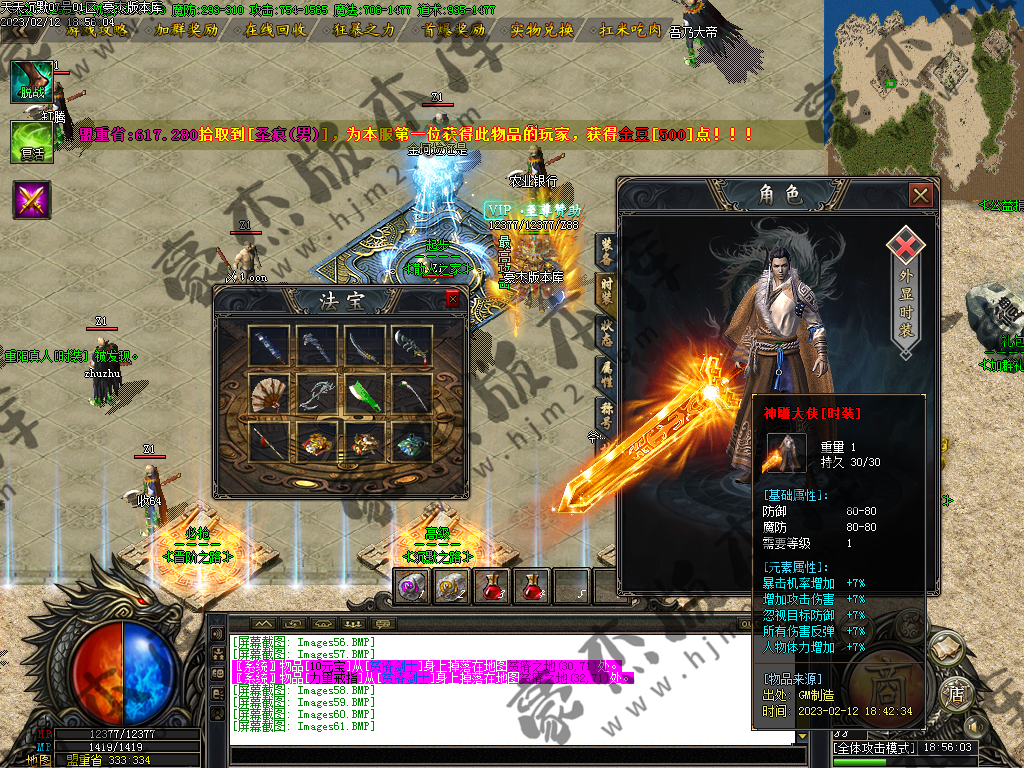The image size is (1024, 768).
Task: Open the 属性 attributes tab
Action: pyautogui.click(x=606, y=372)
